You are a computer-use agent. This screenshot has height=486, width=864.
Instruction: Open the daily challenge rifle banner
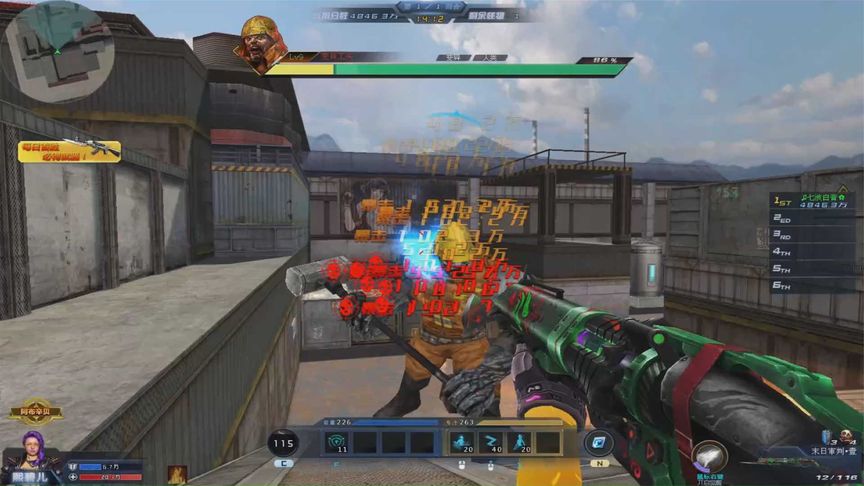point(82,151)
